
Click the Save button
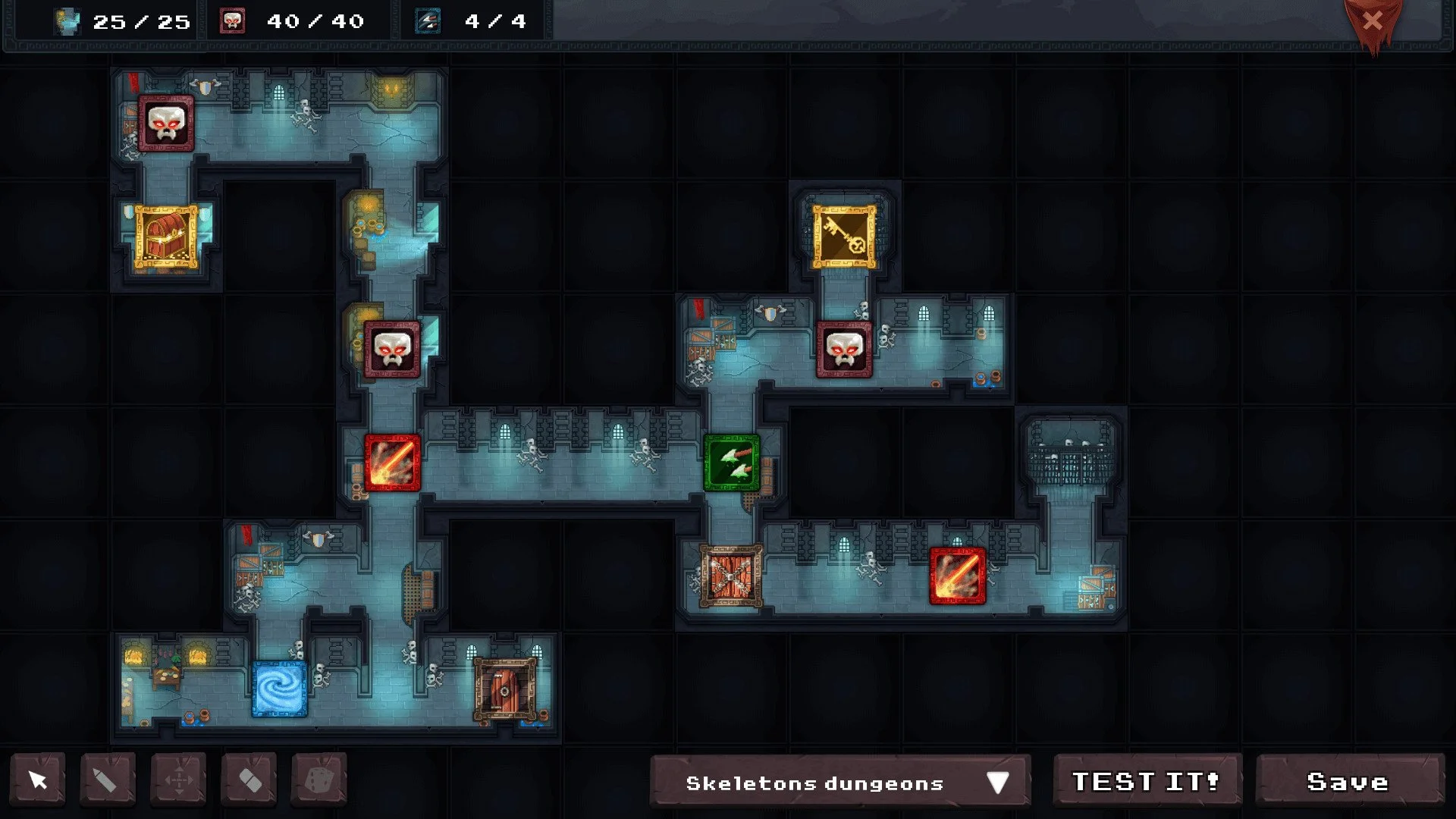click(x=1351, y=781)
